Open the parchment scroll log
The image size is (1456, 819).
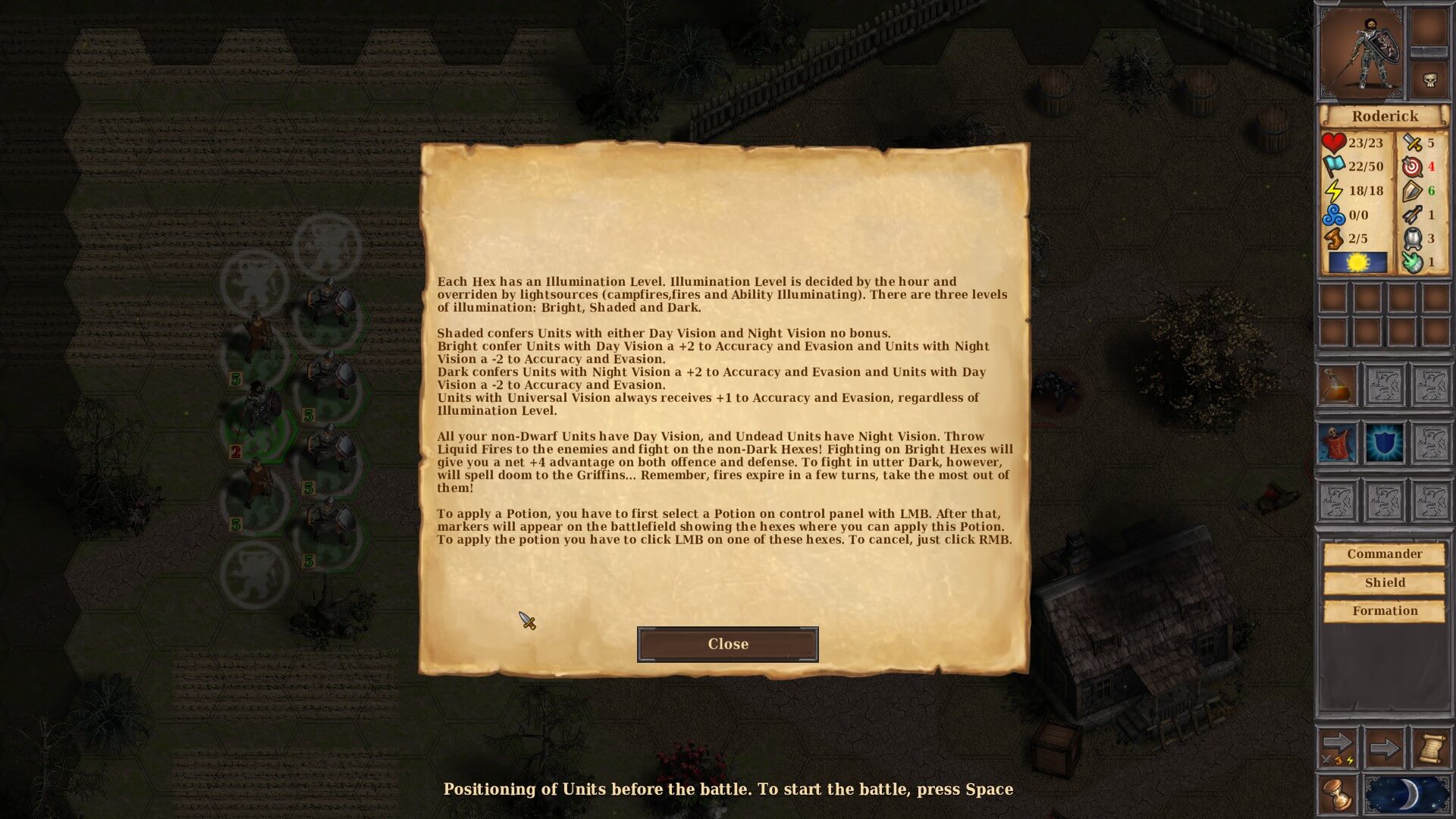[x=1430, y=748]
